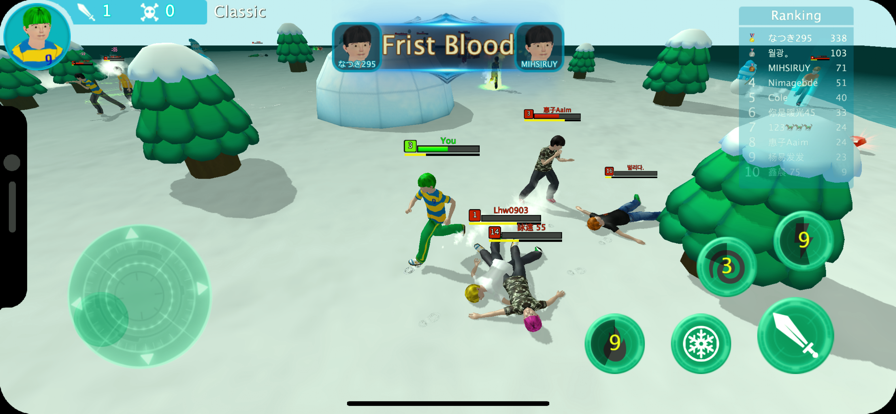Touch the green virtual movement joystick
This screenshot has width=896, height=414.
click(139, 295)
